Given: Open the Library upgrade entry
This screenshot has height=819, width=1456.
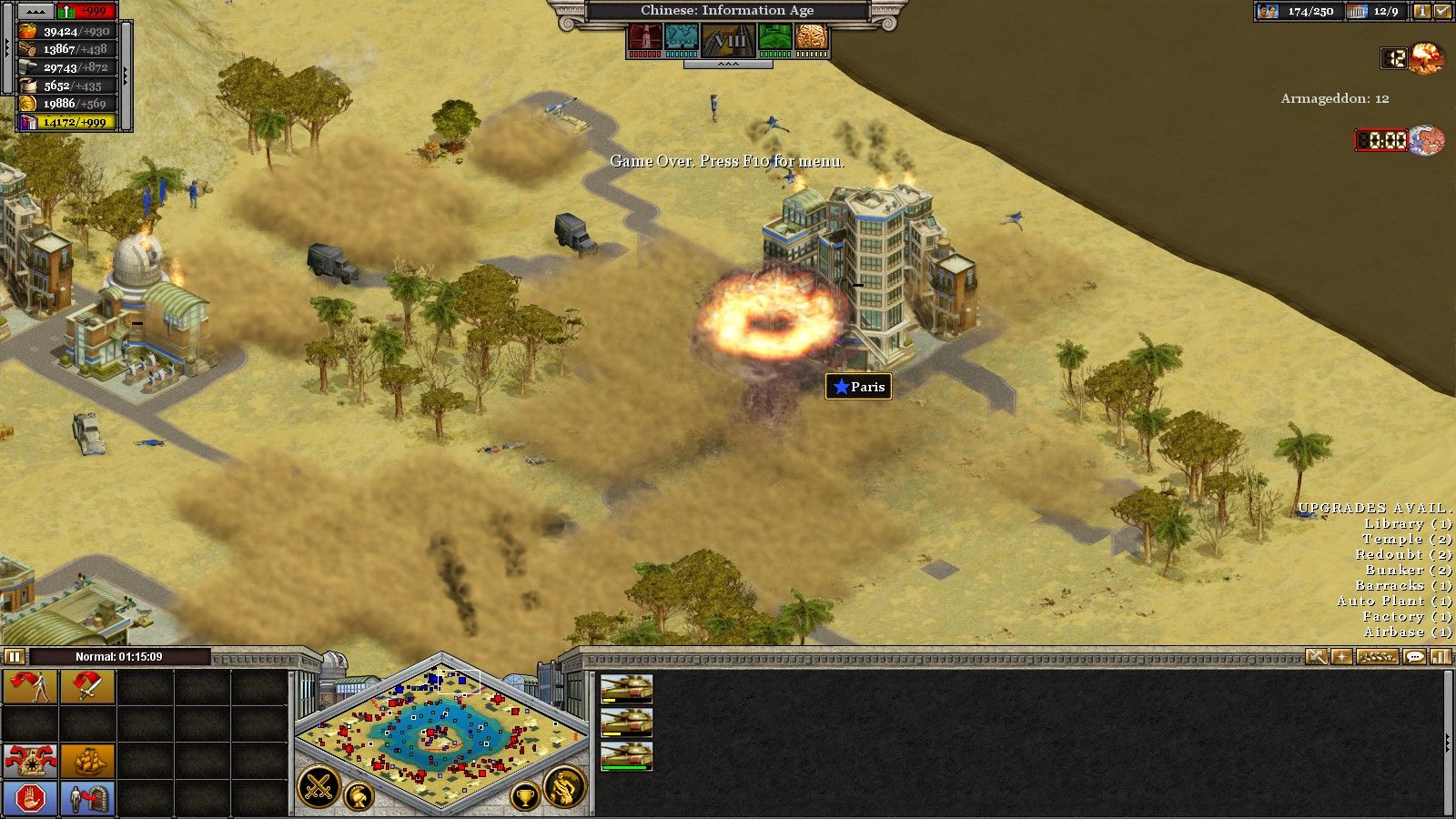Looking at the screenshot, I should point(1407,524).
